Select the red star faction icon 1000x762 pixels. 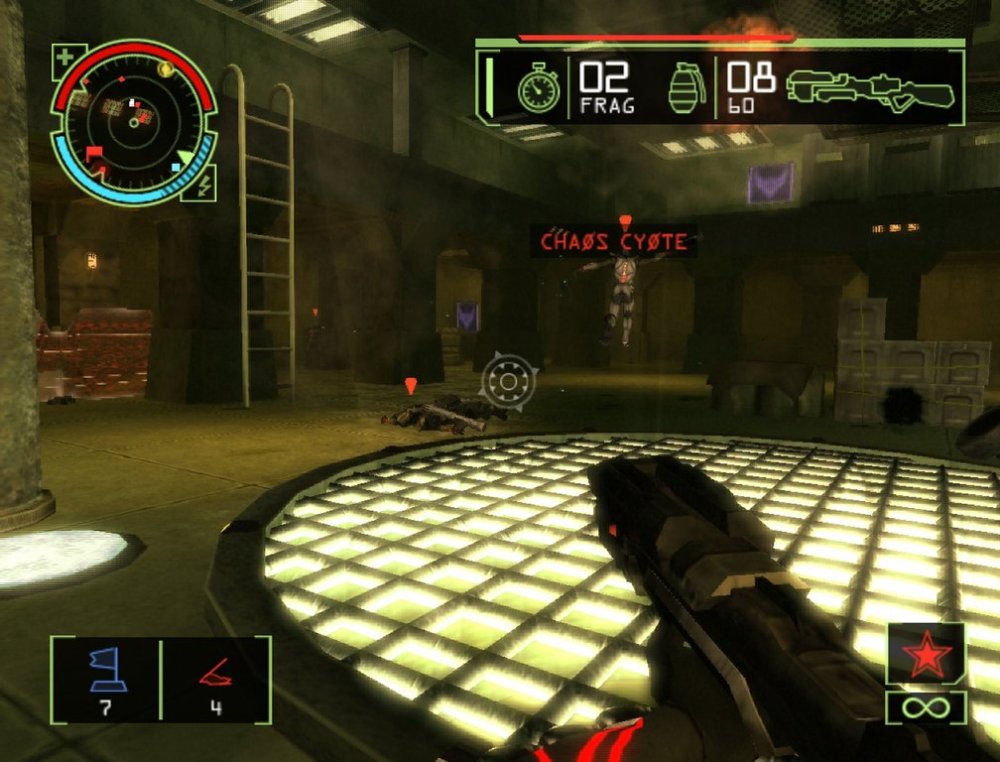(925, 657)
